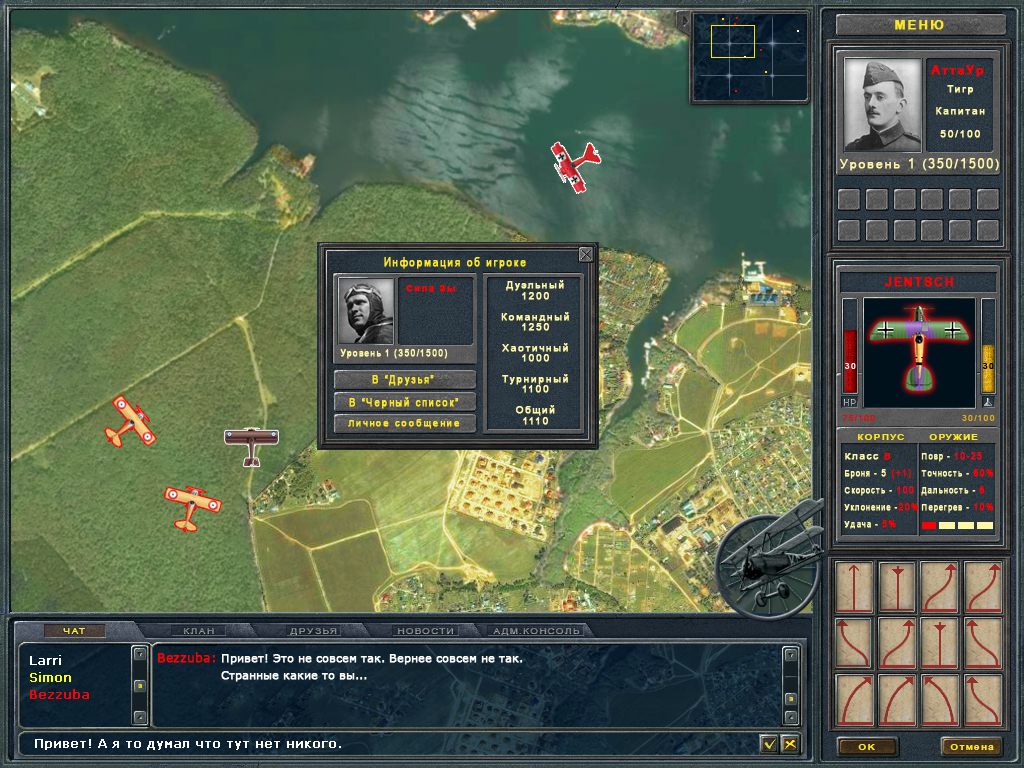
Task: Cancel with the Отмена button
Action: (970, 747)
